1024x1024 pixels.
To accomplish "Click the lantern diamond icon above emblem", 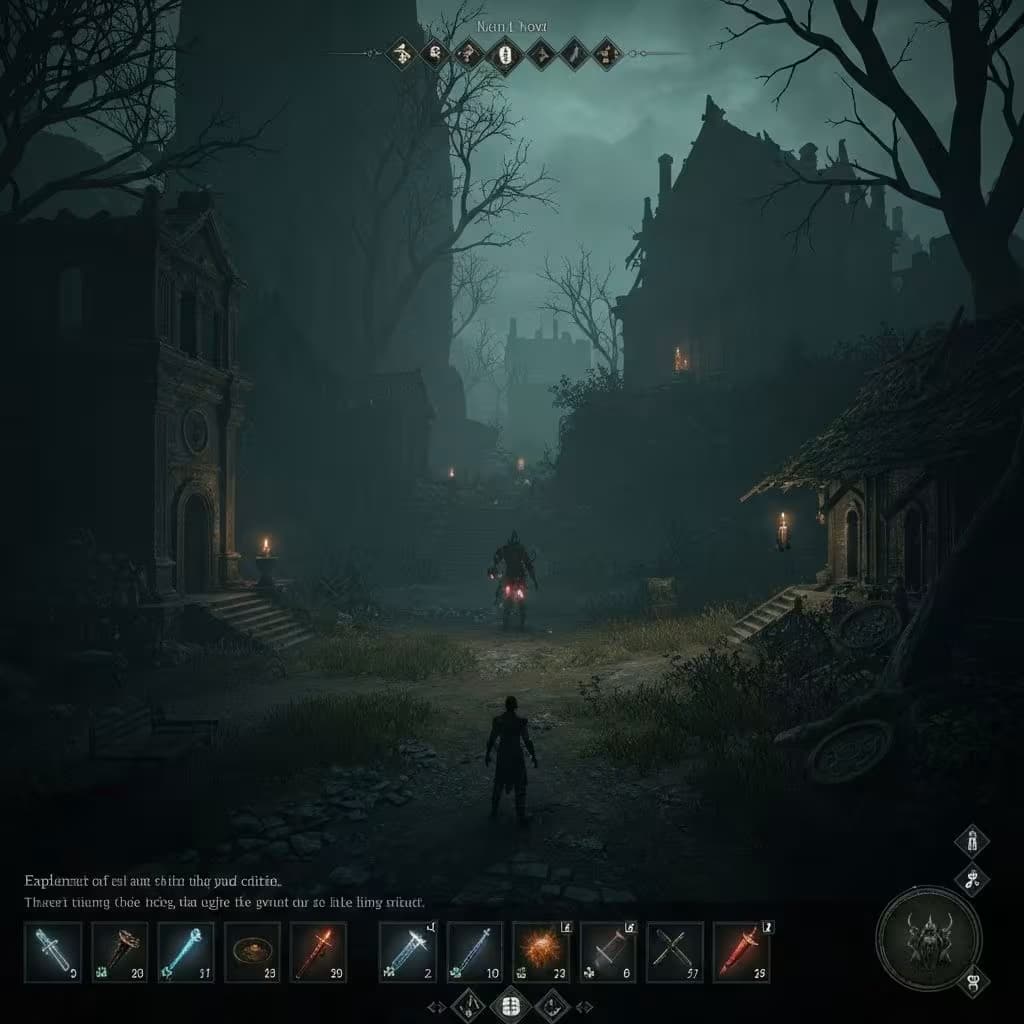I will [x=971, y=842].
